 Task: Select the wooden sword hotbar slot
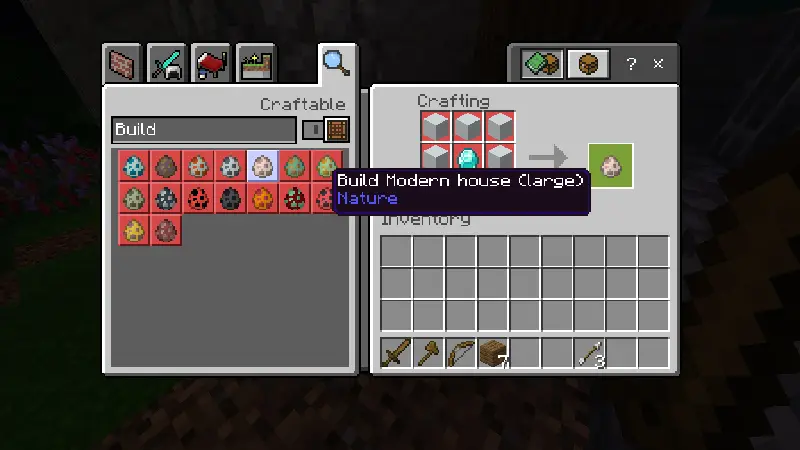pyautogui.click(x=396, y=353)
